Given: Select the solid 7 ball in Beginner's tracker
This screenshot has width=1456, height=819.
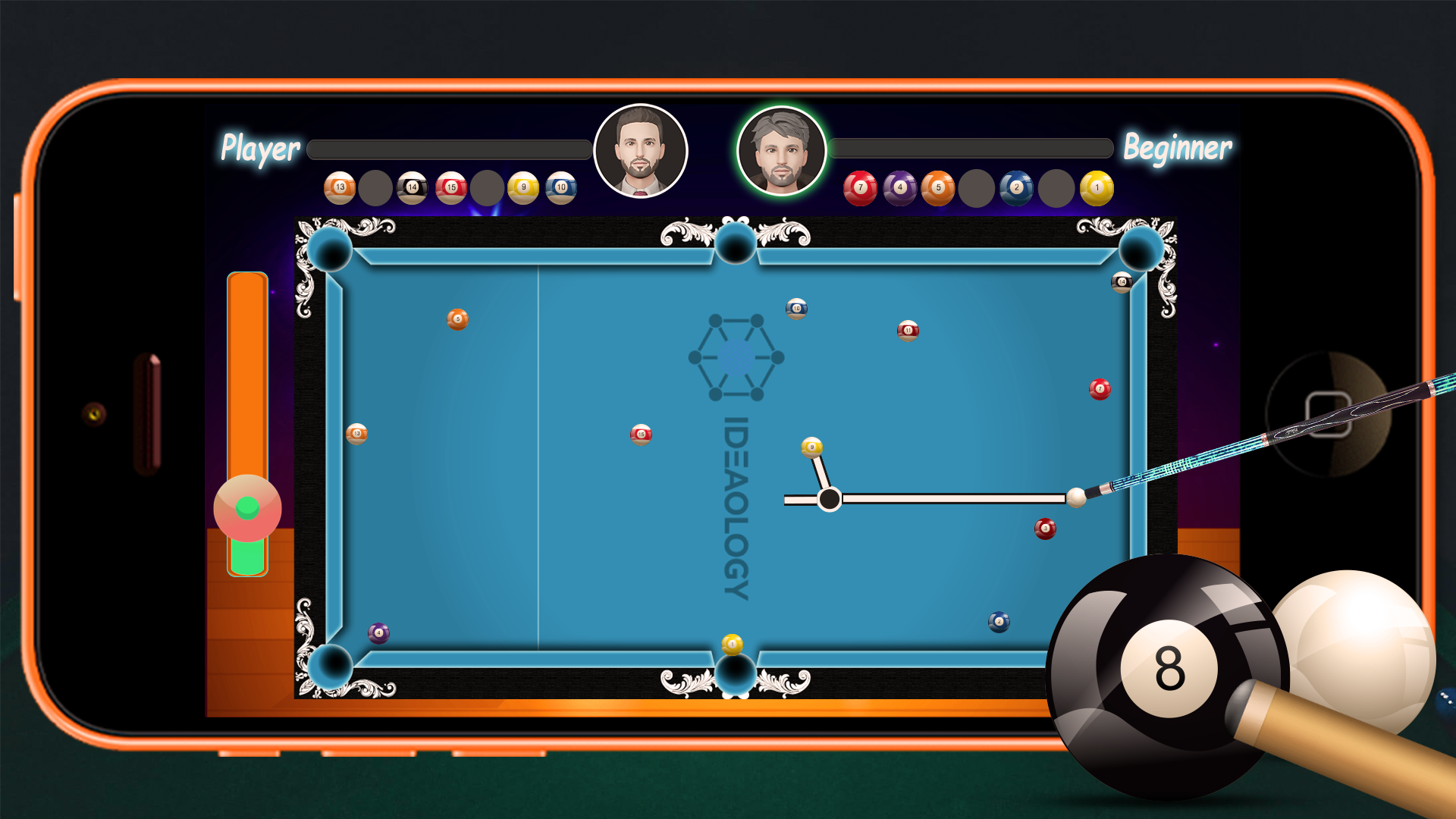Looking at the screenshot, I should pos(860,186).
